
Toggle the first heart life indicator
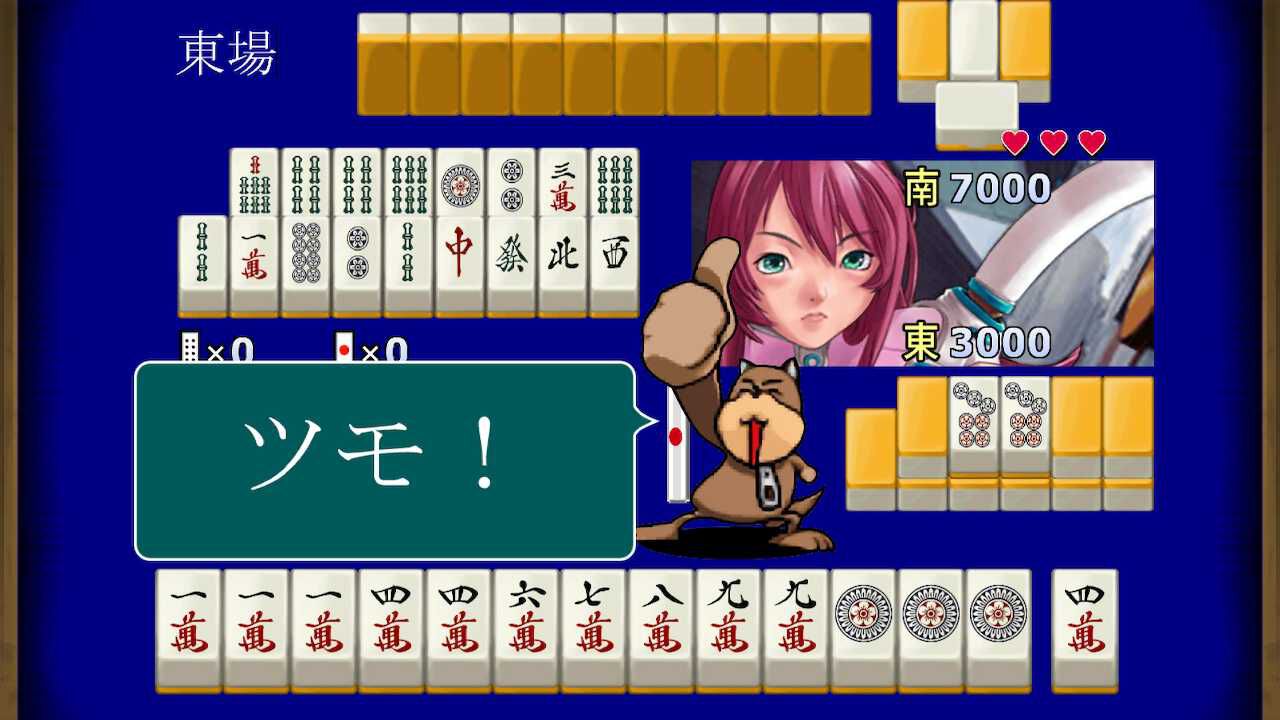click(1014, 141)
